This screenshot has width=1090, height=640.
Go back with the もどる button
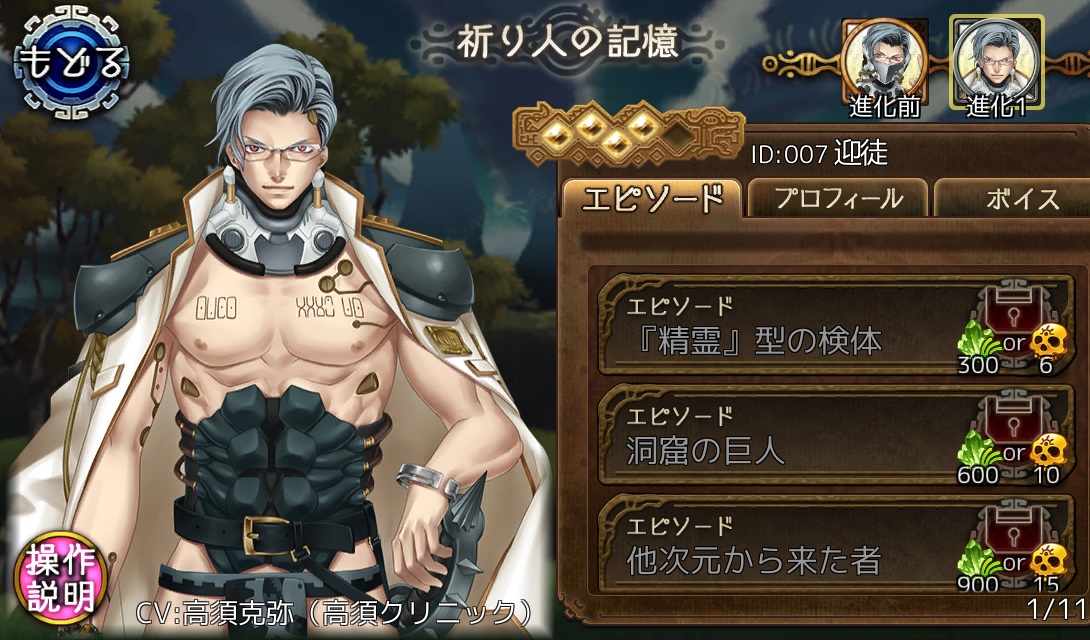[71, 62]
